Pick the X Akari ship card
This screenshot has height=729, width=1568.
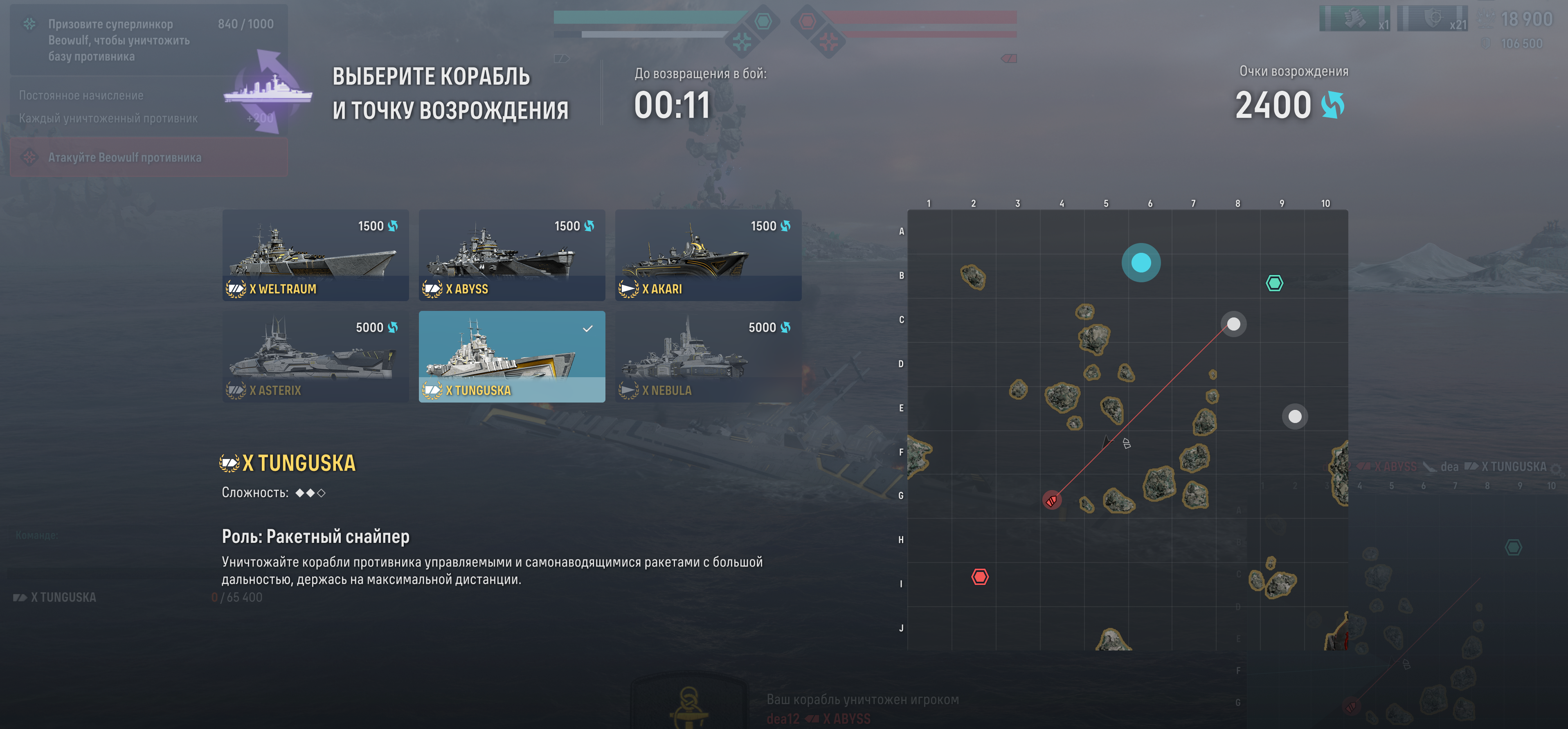point(708,255)
